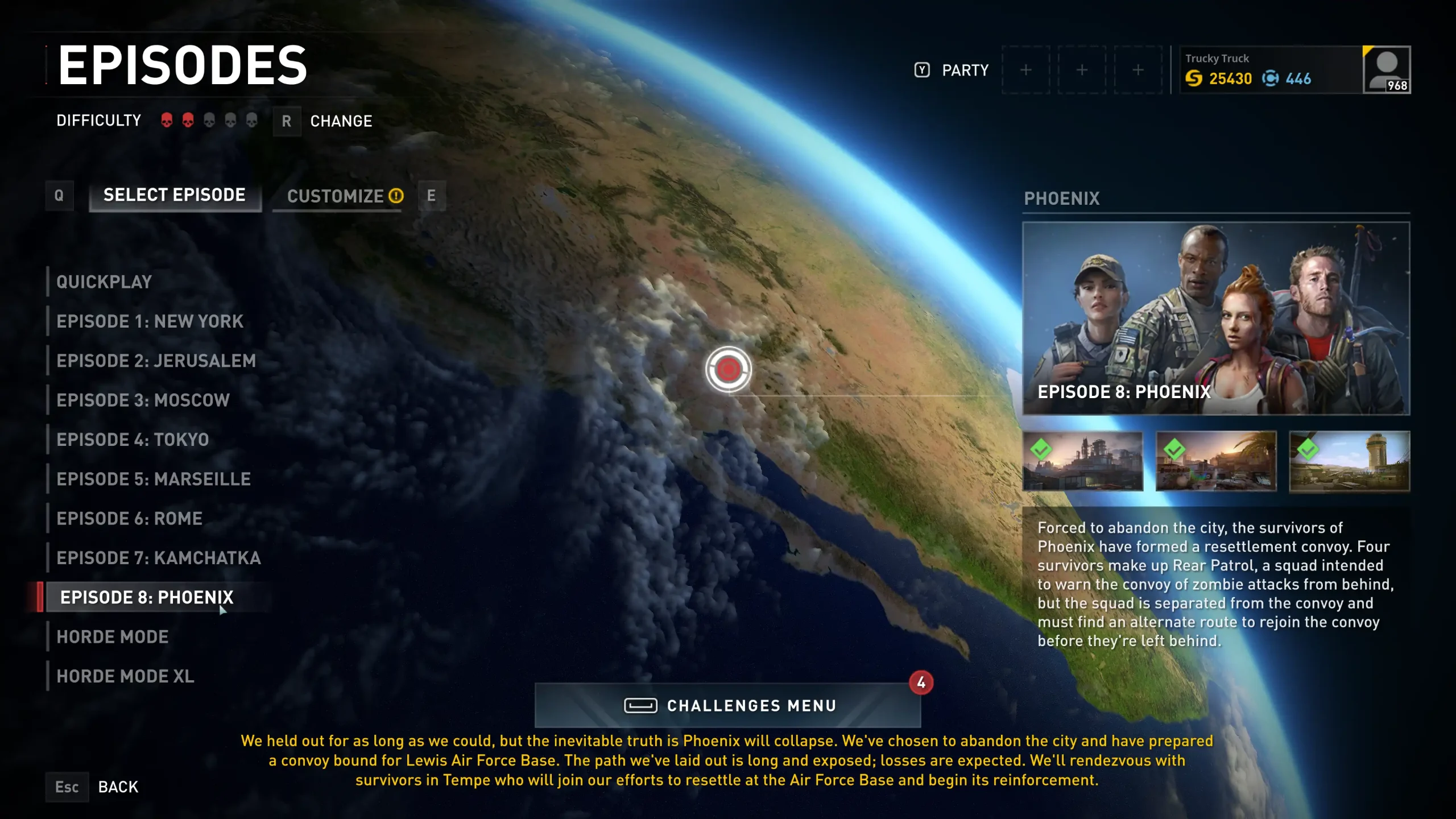Screen dimensions: 1456x819
Task: Select Episode 8: Phoenix entry
Action: (147, 597)
